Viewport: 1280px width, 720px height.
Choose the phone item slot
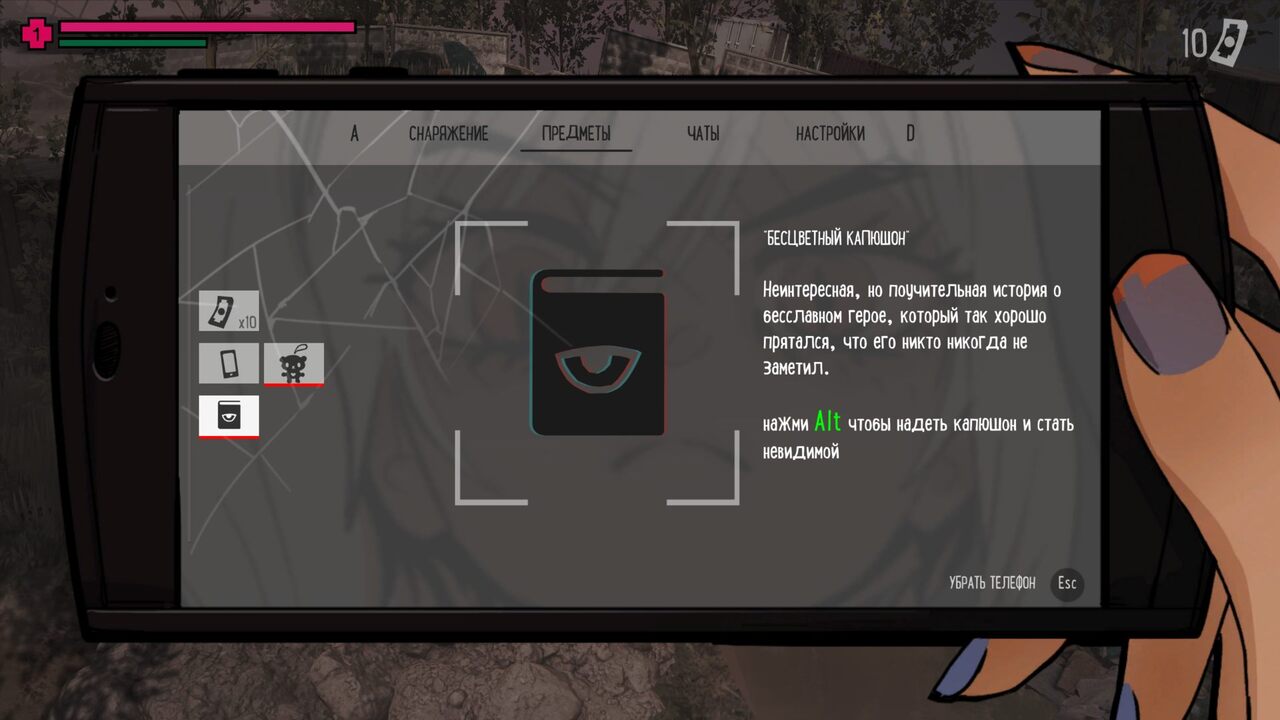pos(228,363)
